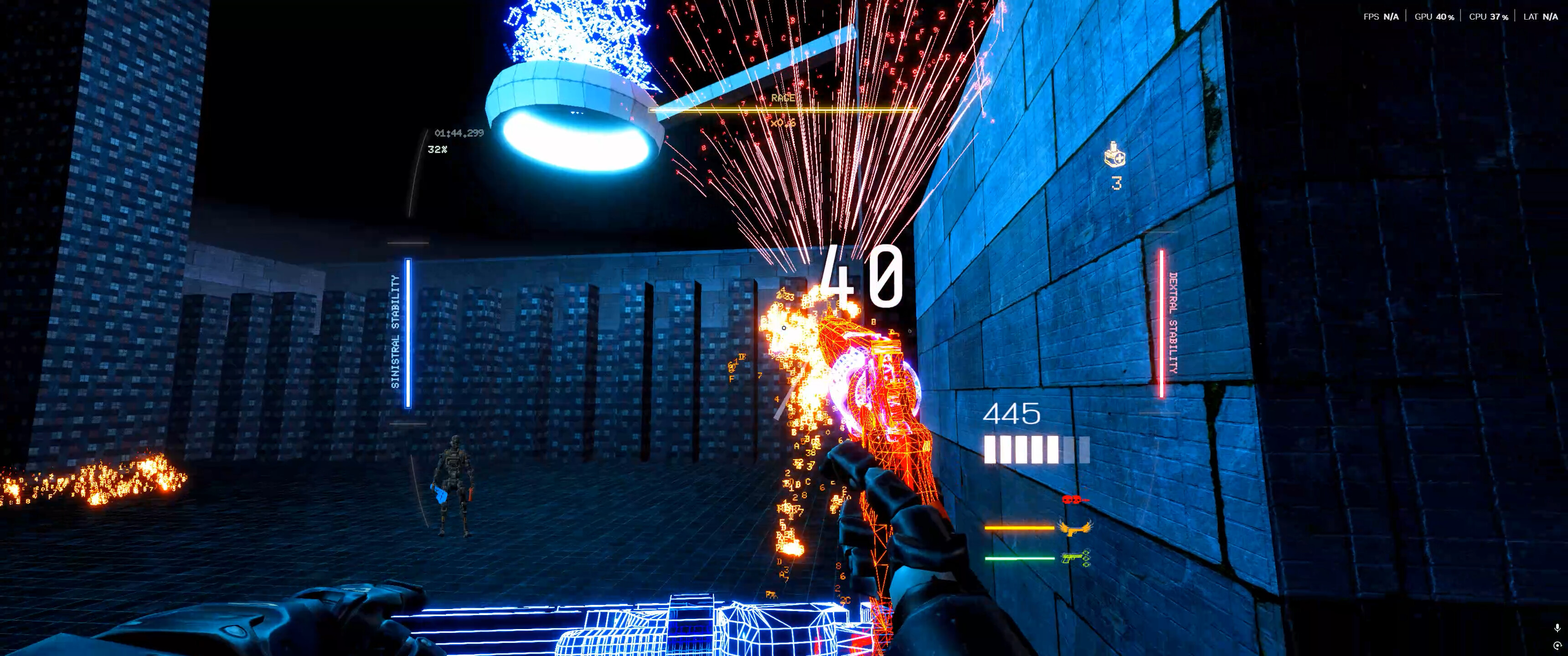The image size is (1568, 656).
Task: Click the 01:44.299 run timer
Action: [x=459, y=134]
